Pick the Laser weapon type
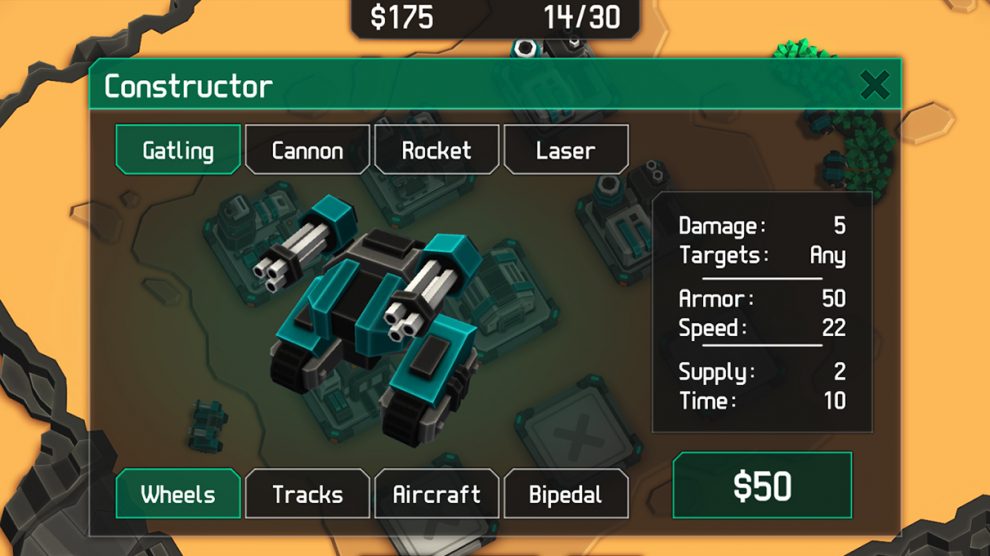Screen dimensions: 990x556 566,150
